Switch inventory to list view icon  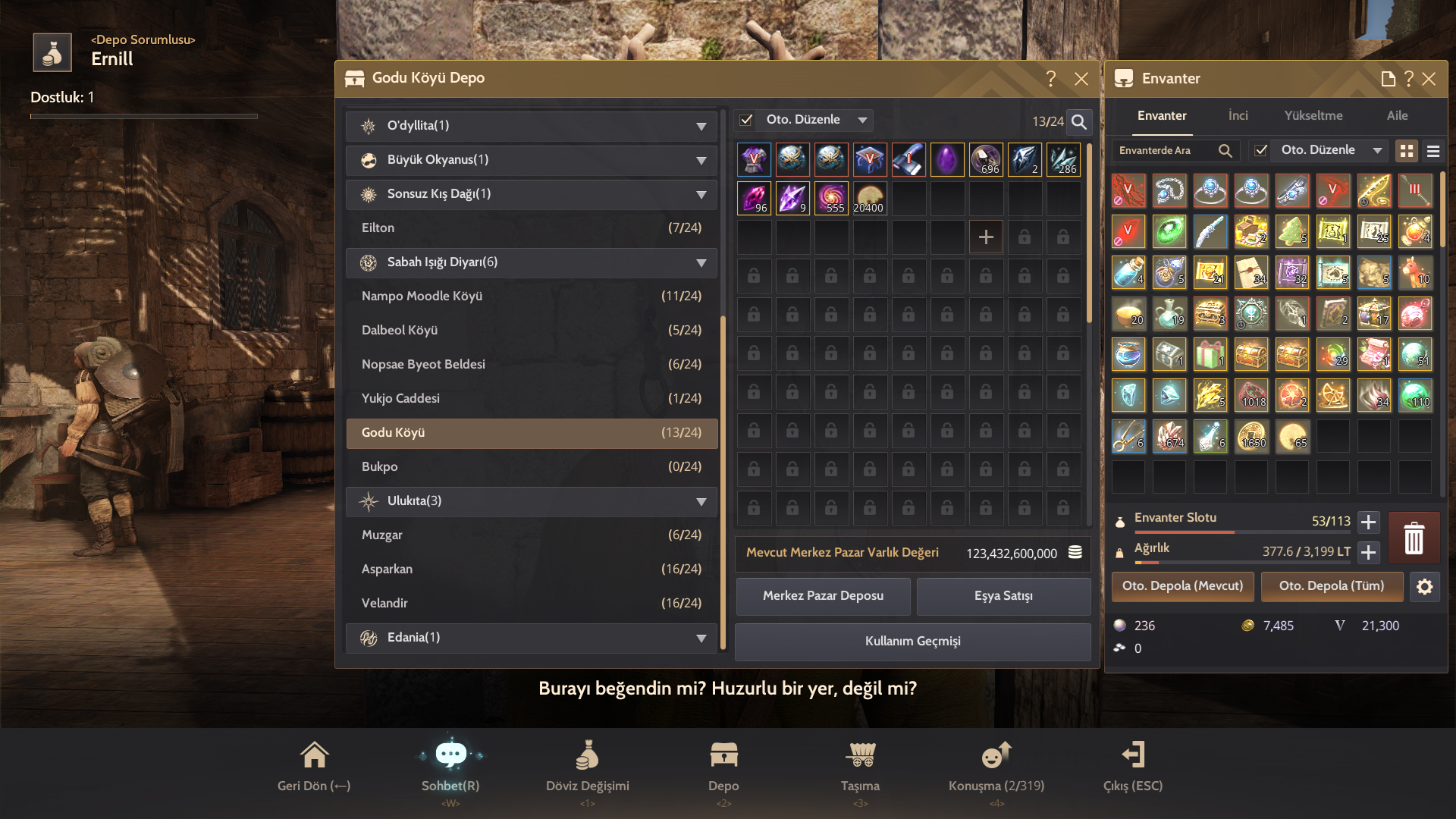pos(1433,150)
